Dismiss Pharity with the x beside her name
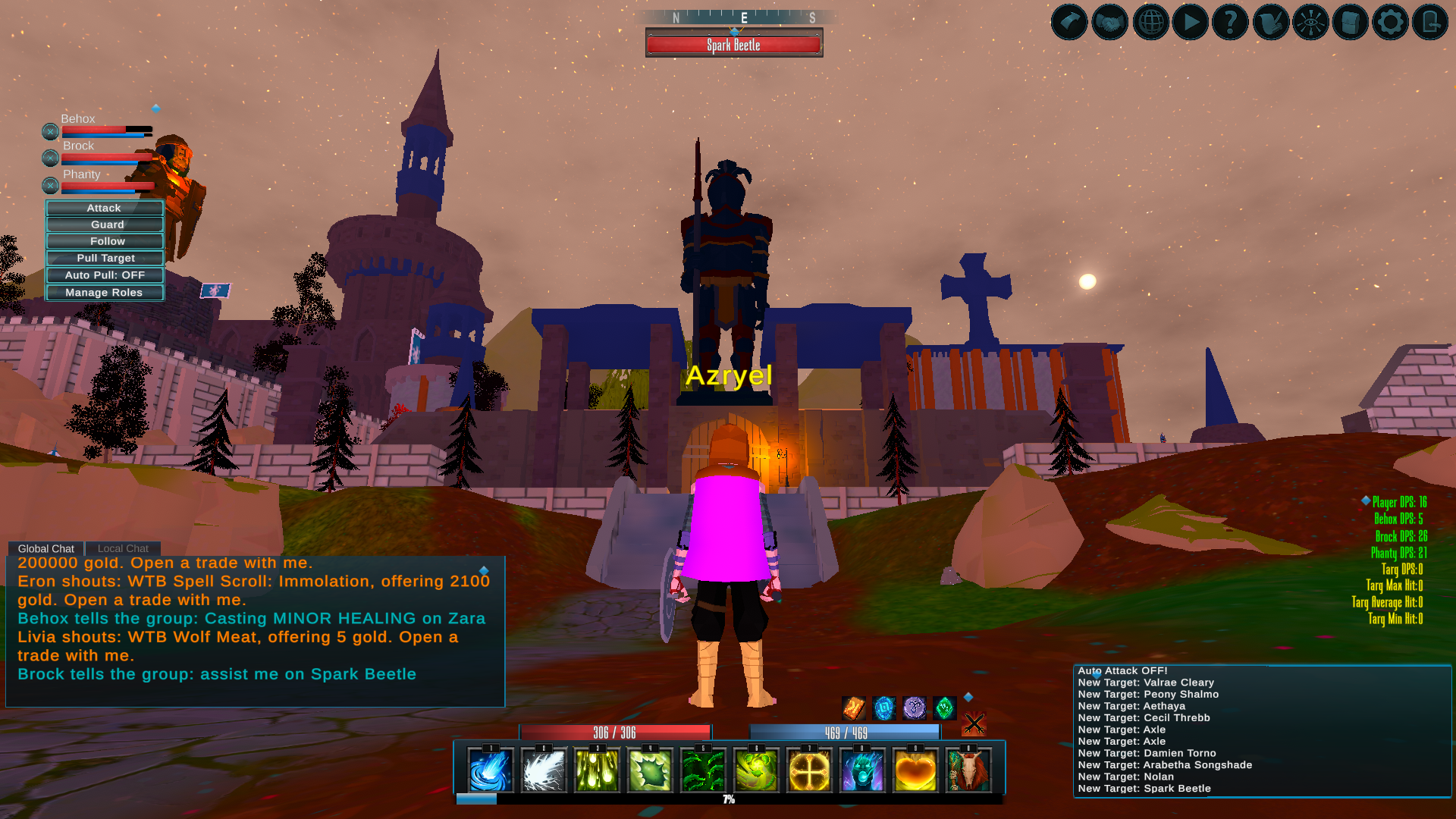Image resolution: width=1456 pixels, height=819 pixels. [x=49, y=185]
